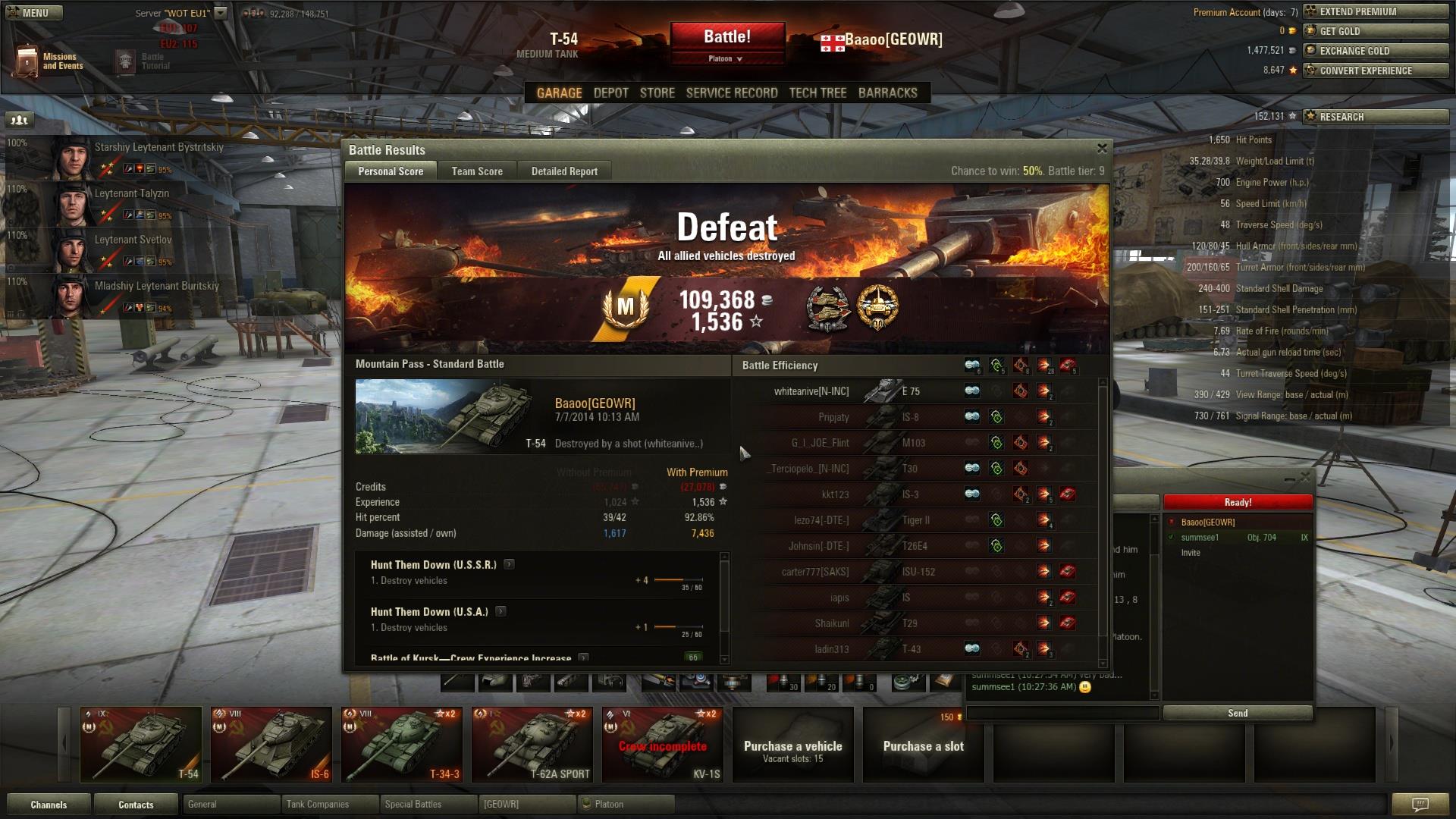
Task: Select the KV-1S vehicle tile
Action: click(x=663, y=745)
